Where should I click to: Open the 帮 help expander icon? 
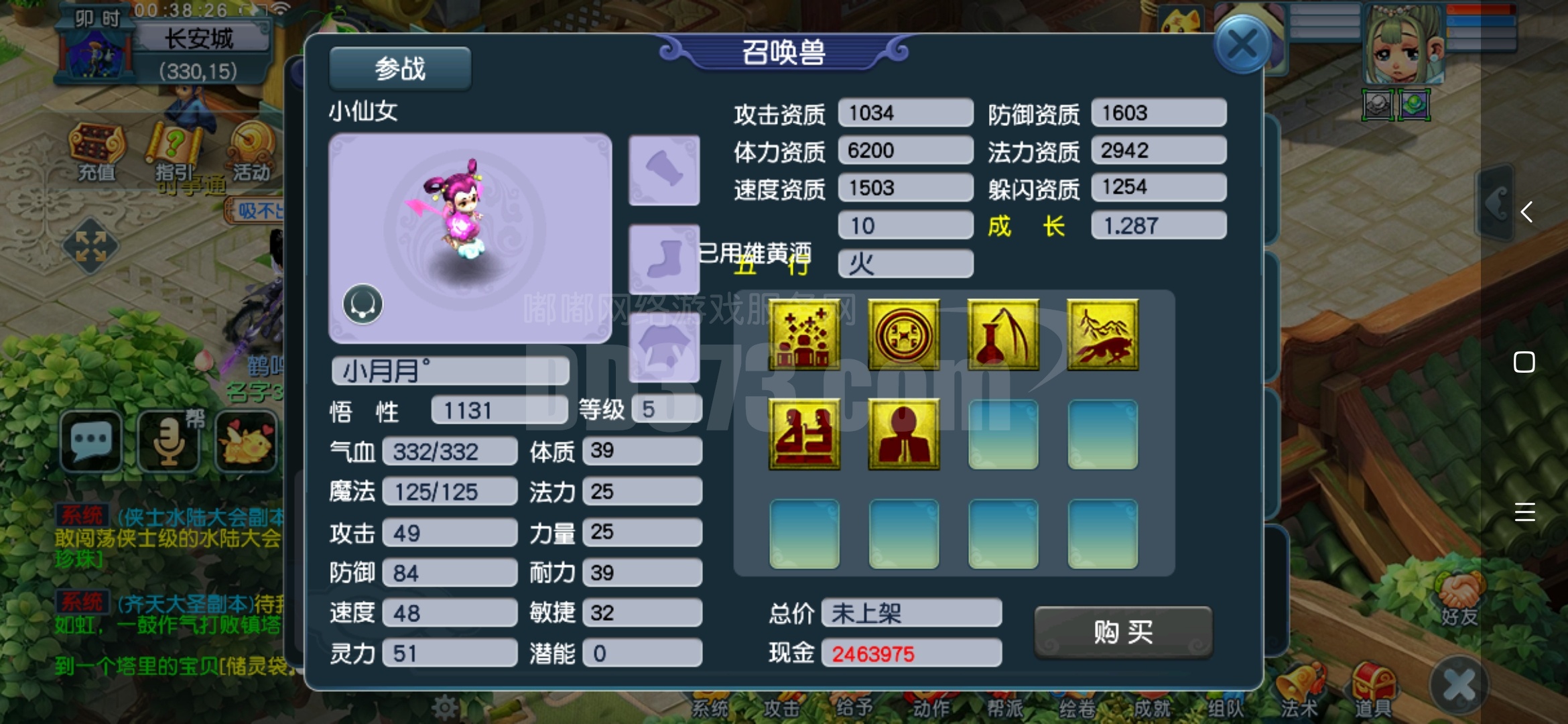click(x=167, y=440)
